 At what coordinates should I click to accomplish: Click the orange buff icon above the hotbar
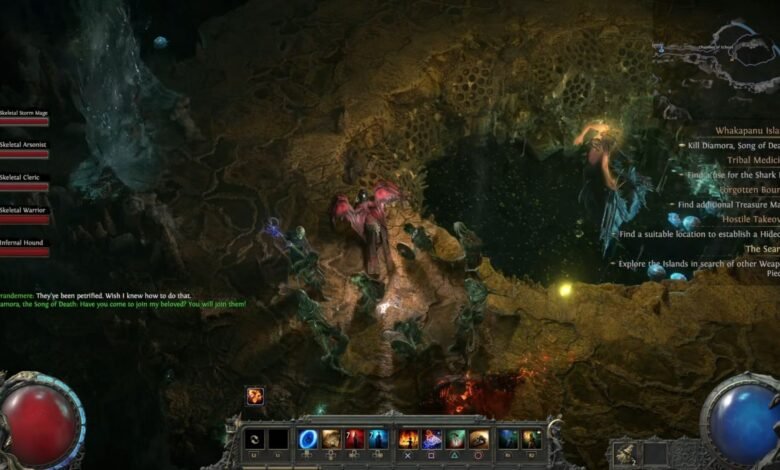click(x=255, y=396)
